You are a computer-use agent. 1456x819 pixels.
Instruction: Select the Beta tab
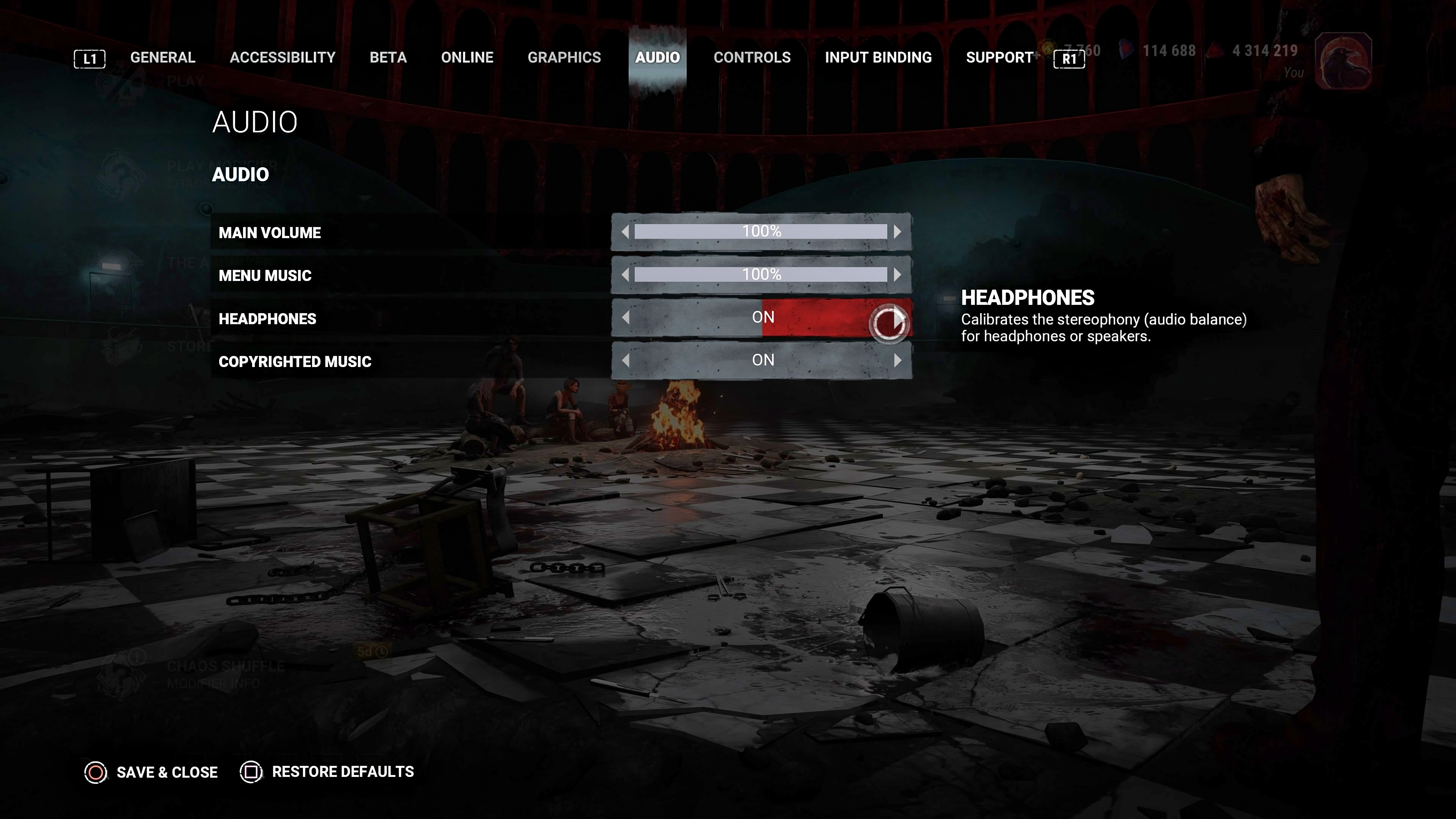(388, 58)
